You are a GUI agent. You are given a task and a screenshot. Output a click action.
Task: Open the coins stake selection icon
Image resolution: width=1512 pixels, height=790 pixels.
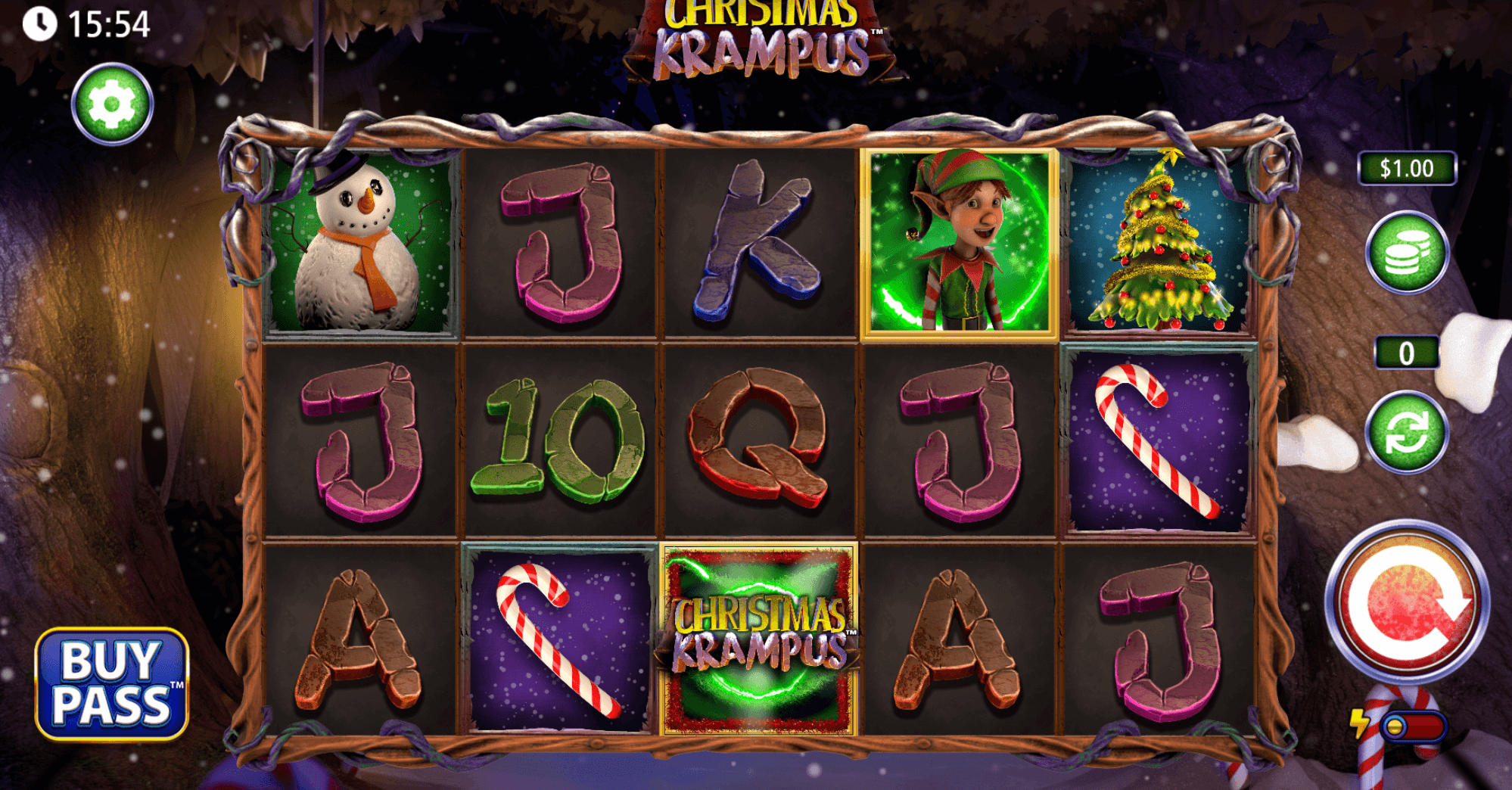(x=1409, y=250)
